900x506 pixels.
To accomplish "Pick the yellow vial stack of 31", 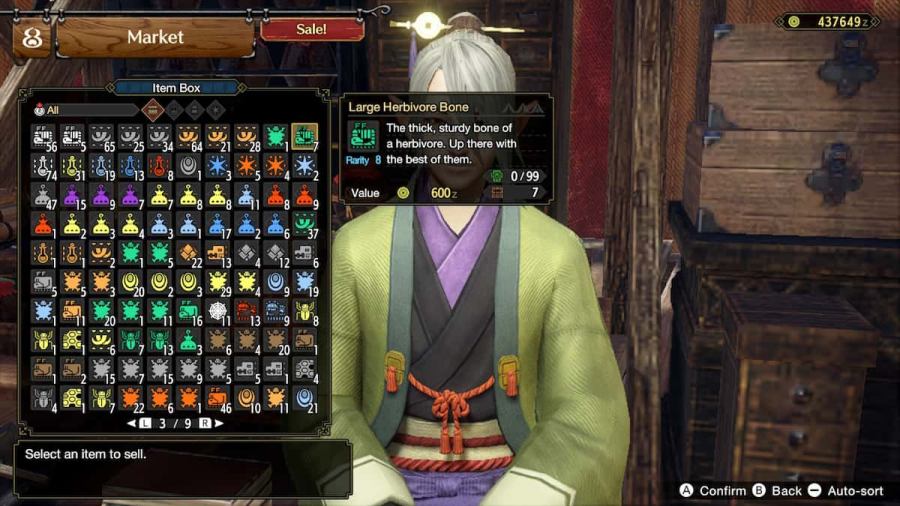I will (x=72, y=165).
